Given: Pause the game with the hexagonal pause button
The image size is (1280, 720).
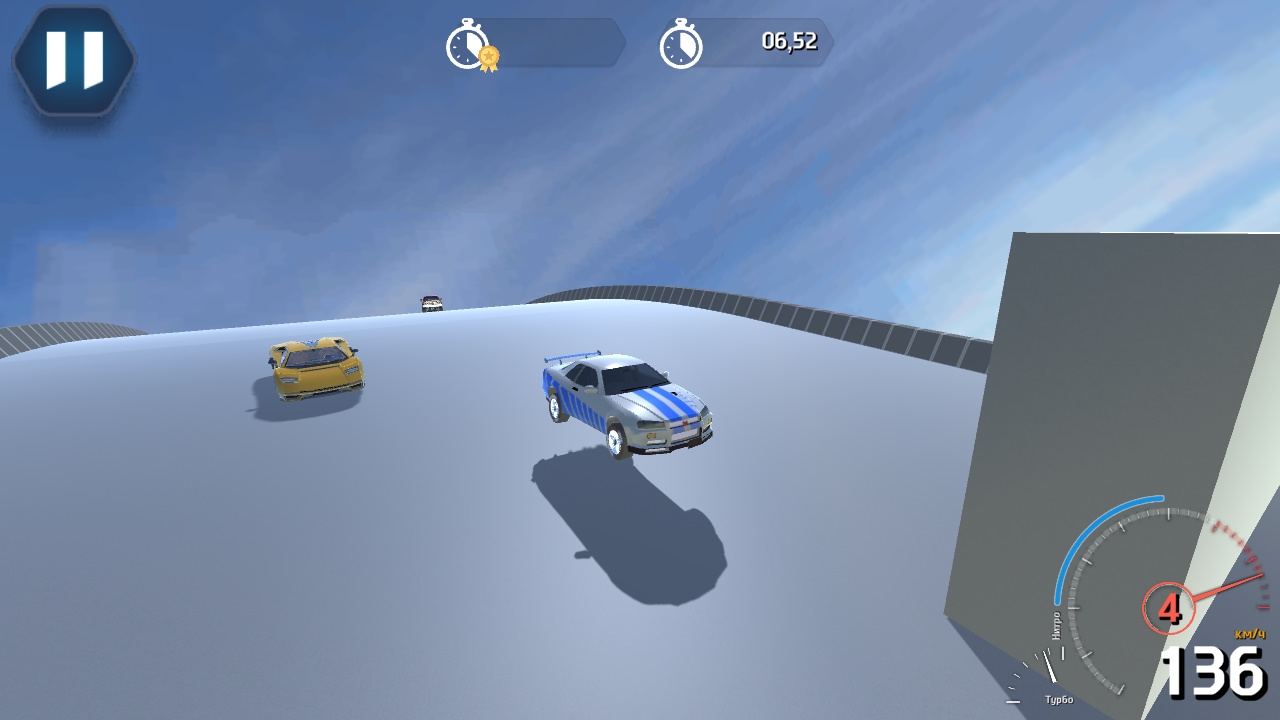Looking at the screenshot, I should coord(73,60).
